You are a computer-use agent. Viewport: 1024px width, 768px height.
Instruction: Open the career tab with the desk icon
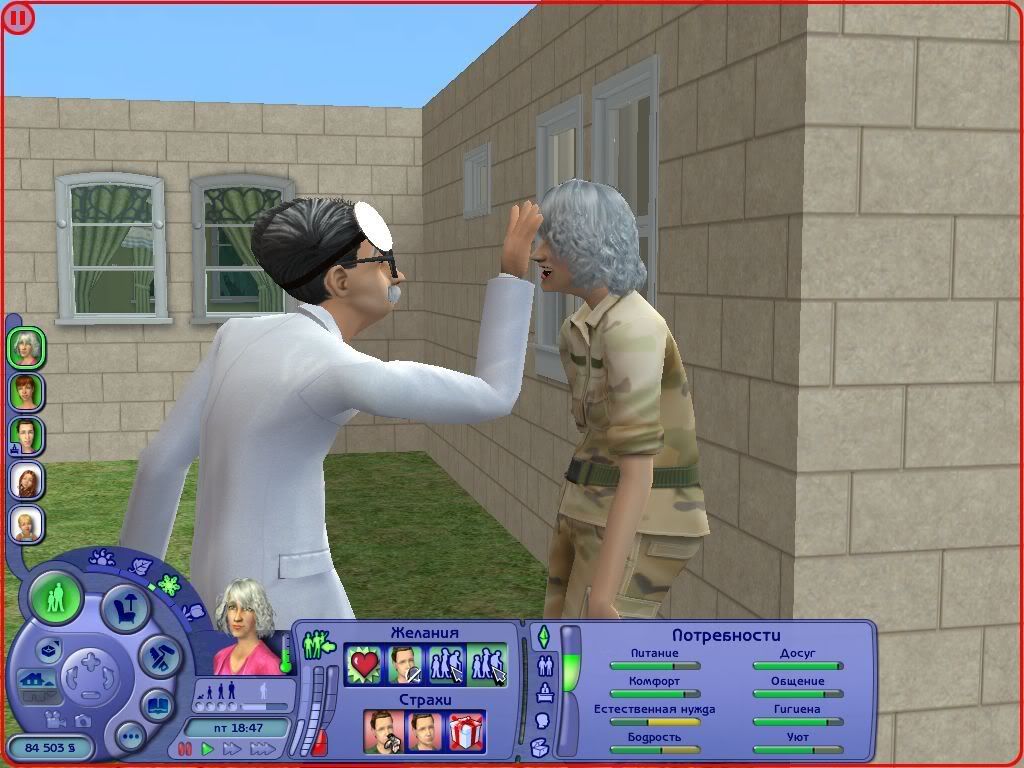[545, 692]
